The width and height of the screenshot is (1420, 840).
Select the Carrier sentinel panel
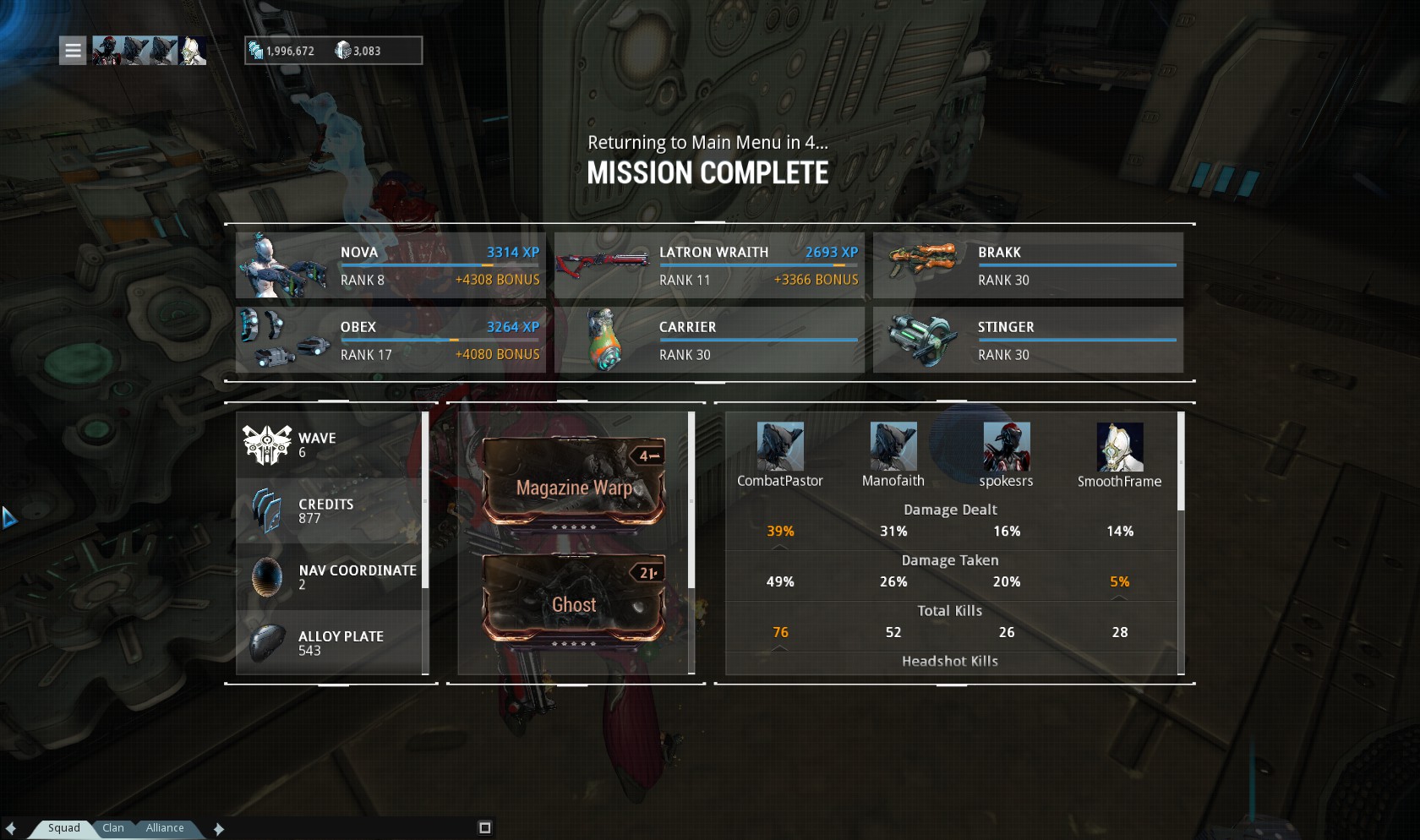pyautogui.click(x=709, y=340)
